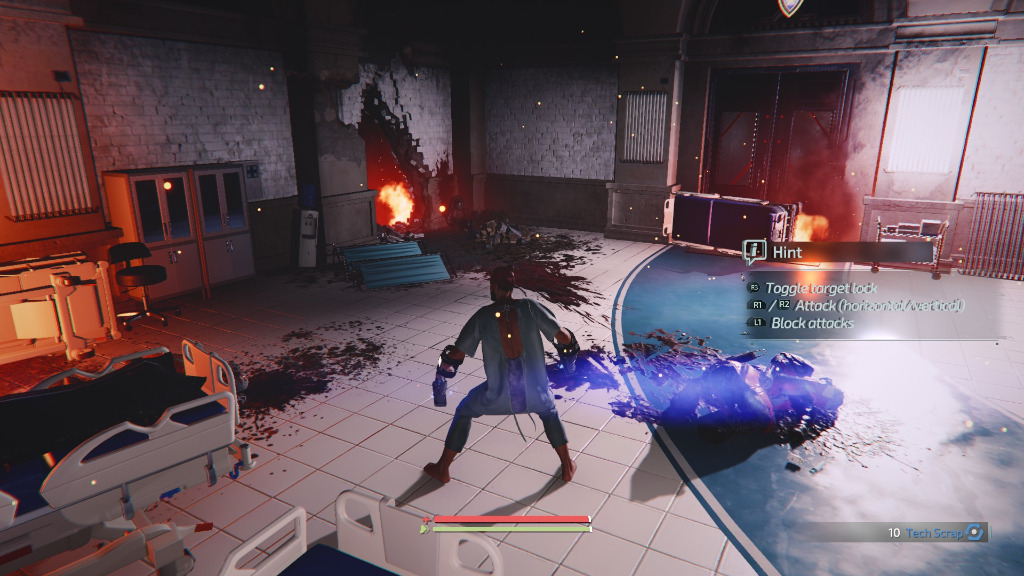Click the shield emblem at the top

788,6
